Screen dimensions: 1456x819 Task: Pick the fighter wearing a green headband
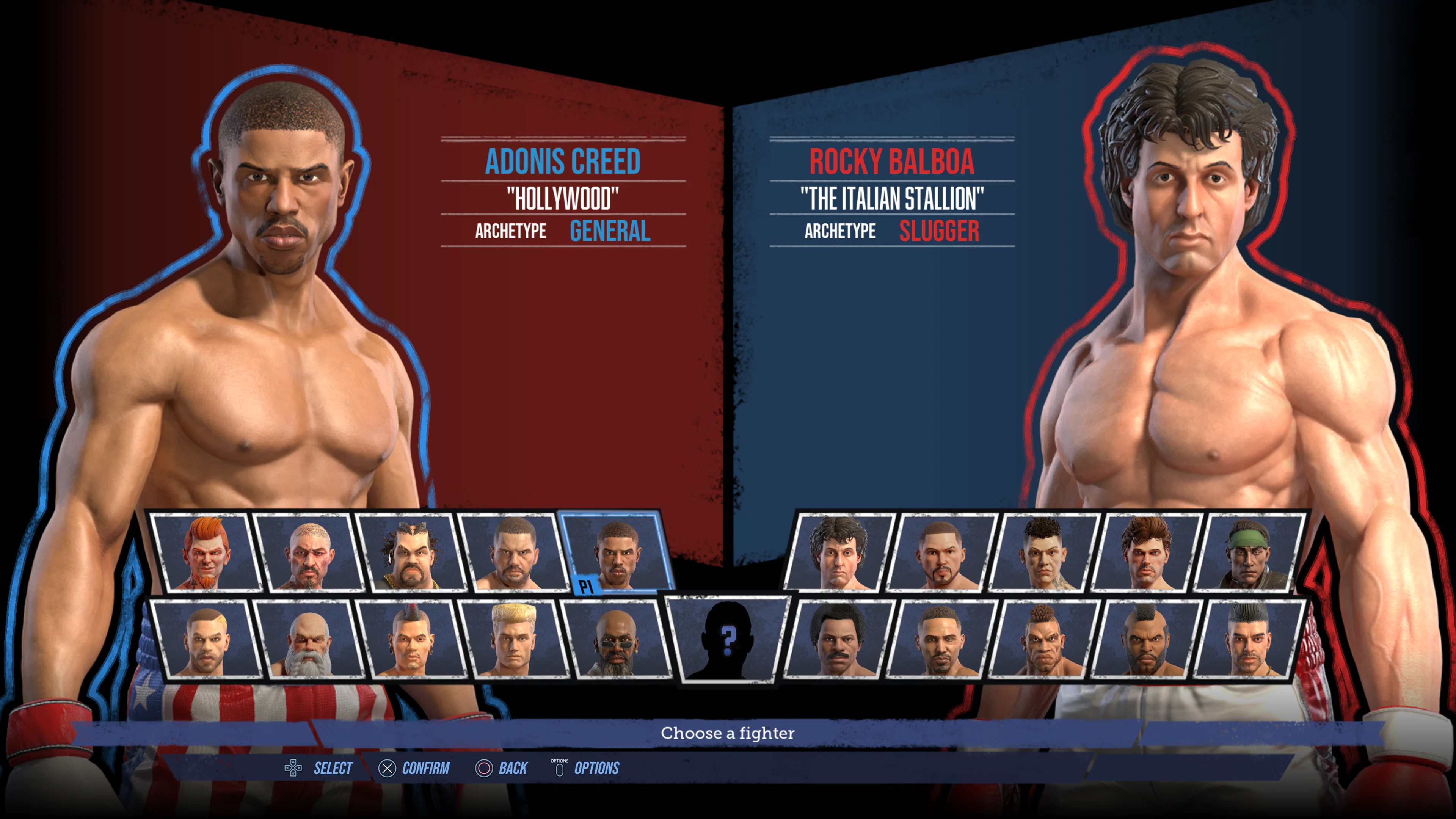click(1249, 552)
